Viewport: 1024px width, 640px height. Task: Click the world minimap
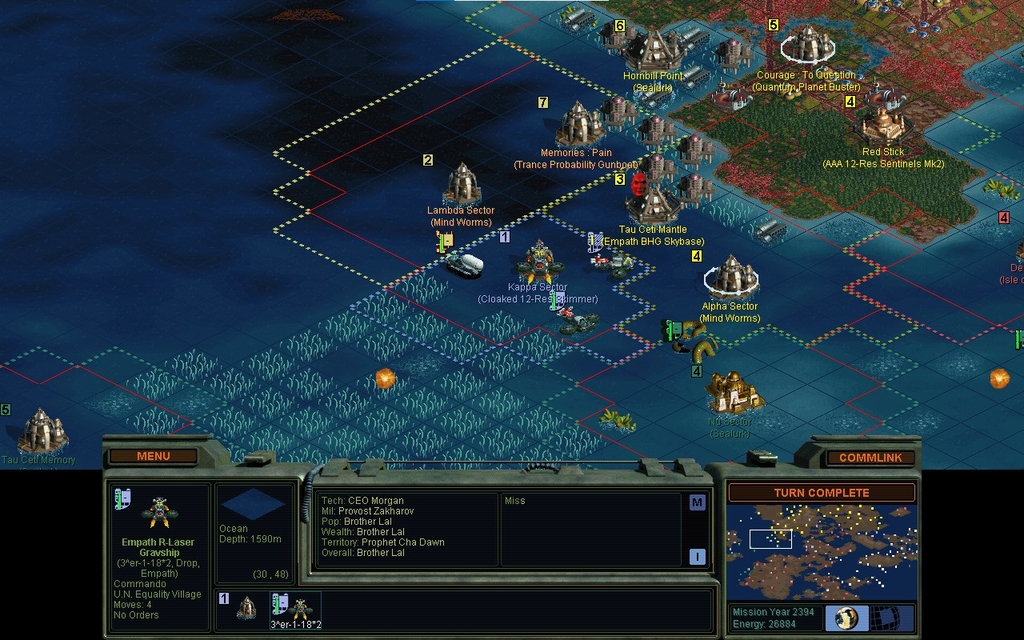(x=820, y=551)
